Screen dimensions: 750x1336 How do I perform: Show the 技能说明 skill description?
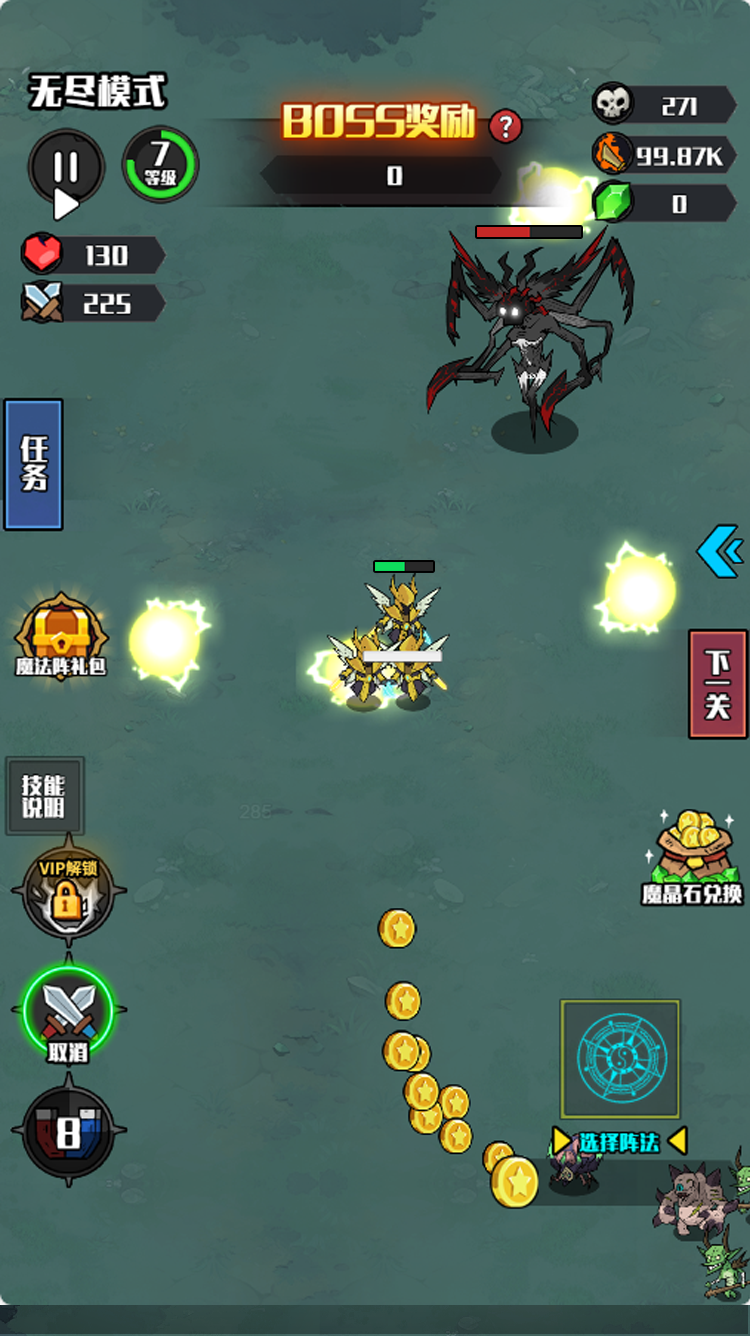pyautogui.click(x=44, y=796)
